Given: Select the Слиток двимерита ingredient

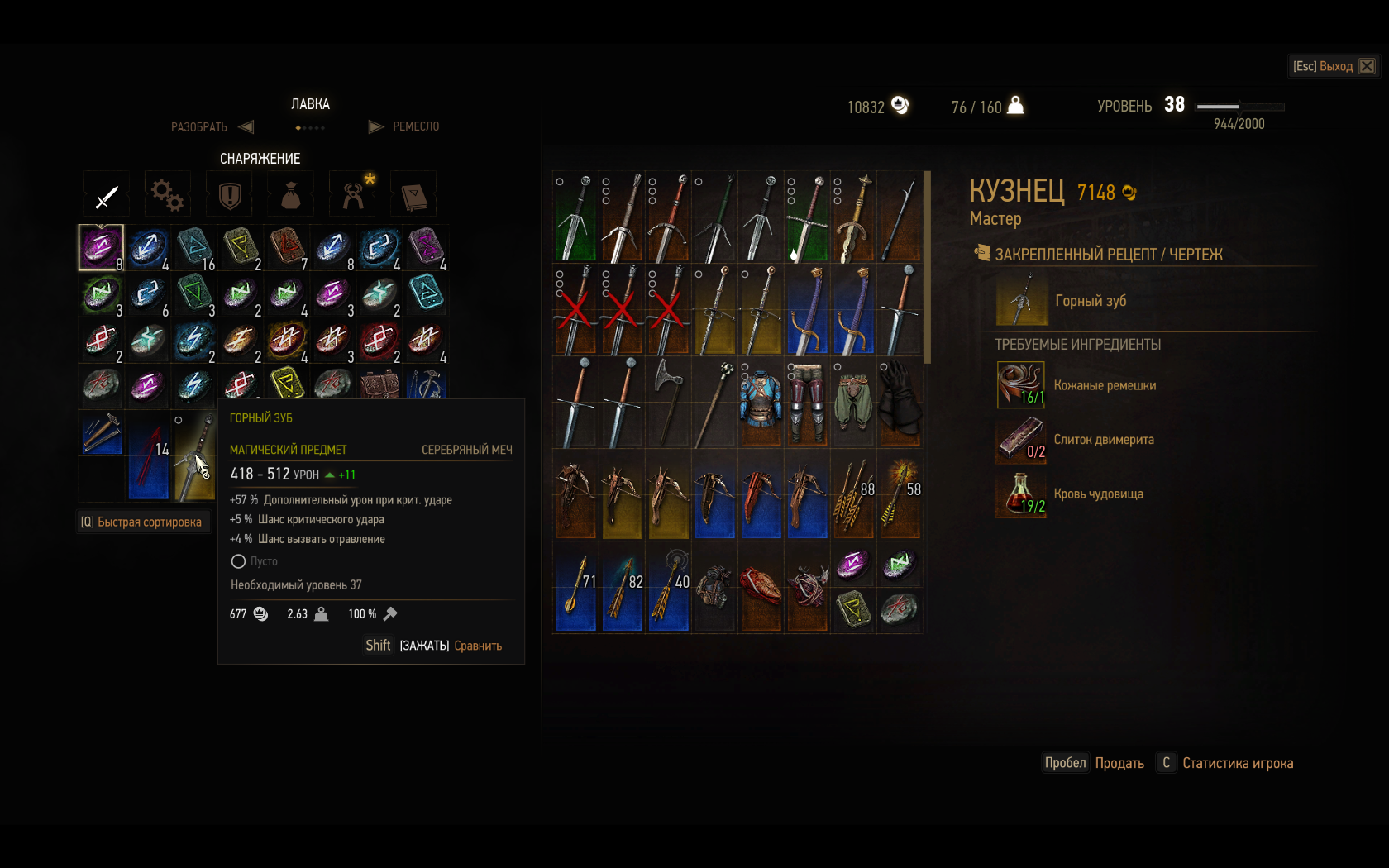Looking at the screenshot, I should [x=1103, y=440].
